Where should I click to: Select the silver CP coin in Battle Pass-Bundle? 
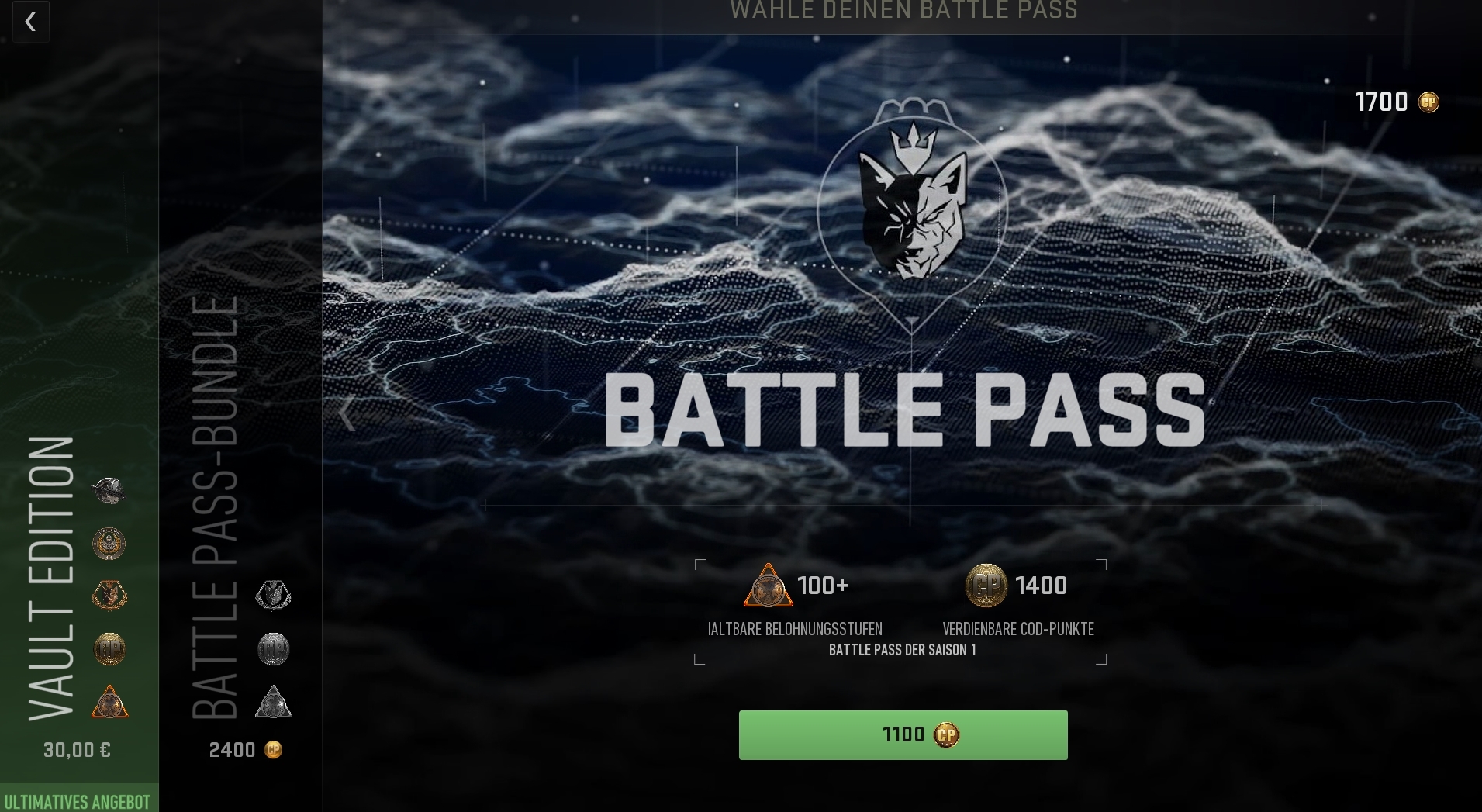(x=273, y=650)
